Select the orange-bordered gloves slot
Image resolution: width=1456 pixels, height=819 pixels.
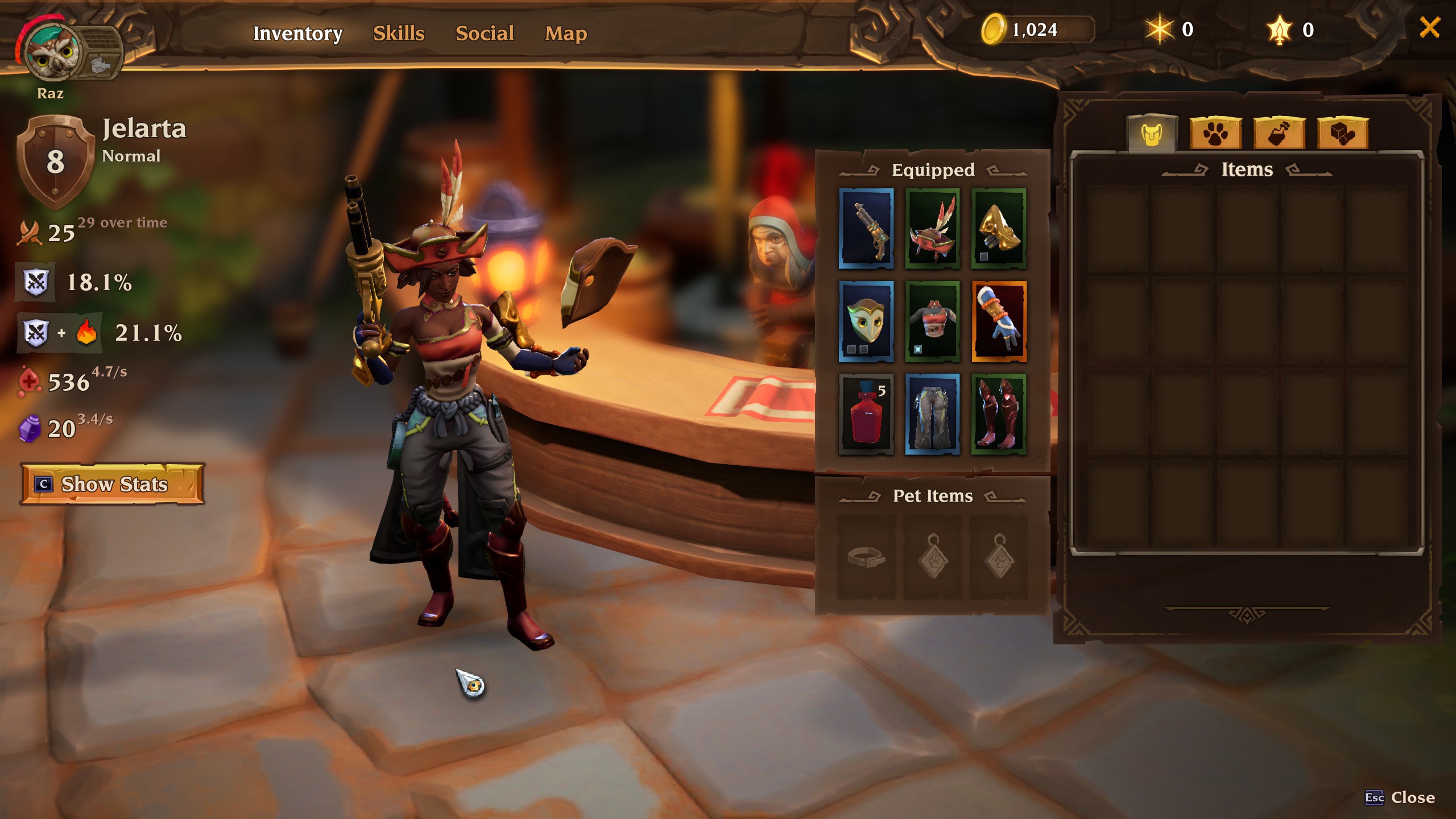click(999, 321)
